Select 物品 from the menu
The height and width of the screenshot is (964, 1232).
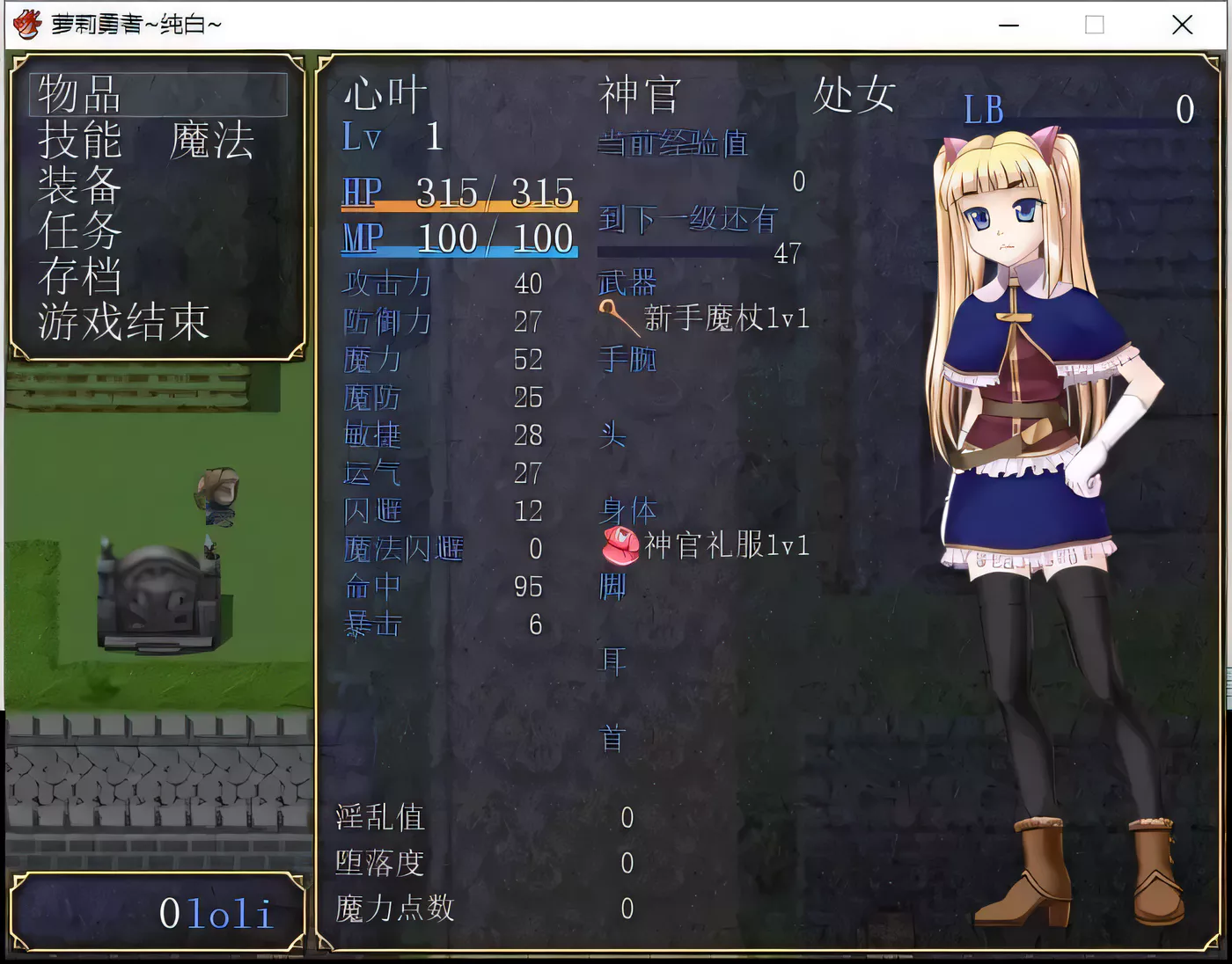[77, 97]
